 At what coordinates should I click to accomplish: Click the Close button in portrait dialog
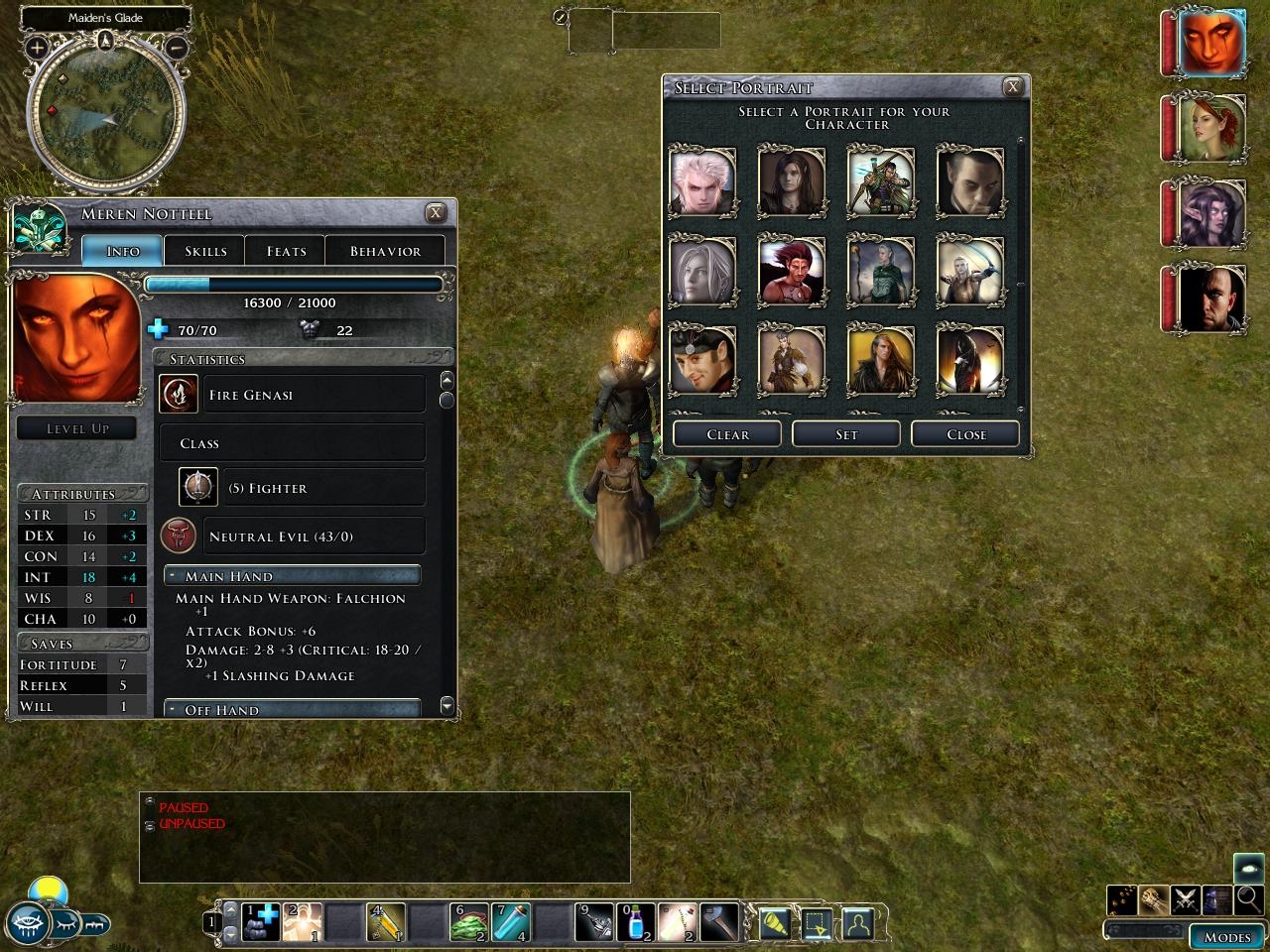coord(966,434)
